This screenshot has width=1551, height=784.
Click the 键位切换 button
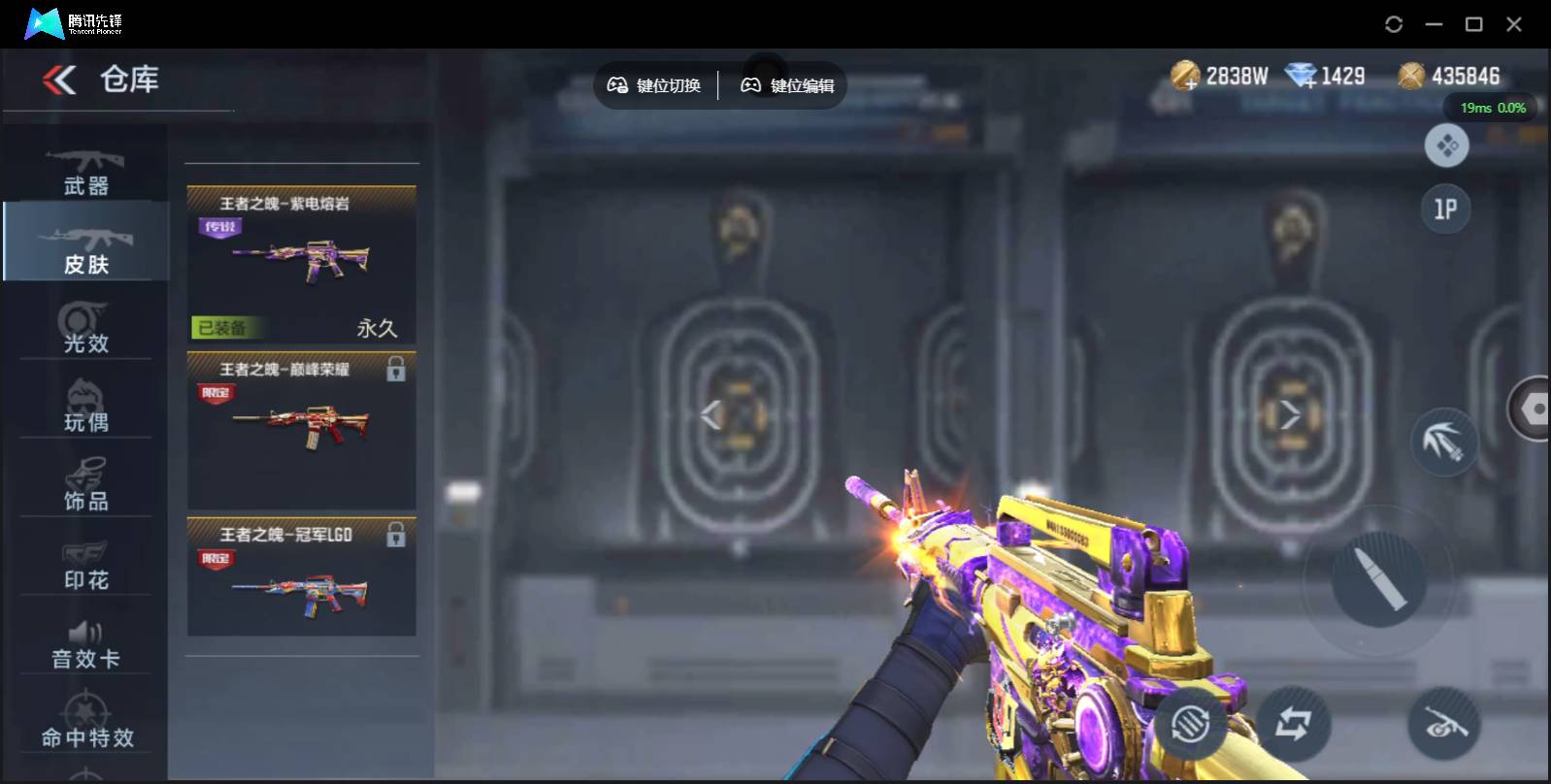point(654,85)
